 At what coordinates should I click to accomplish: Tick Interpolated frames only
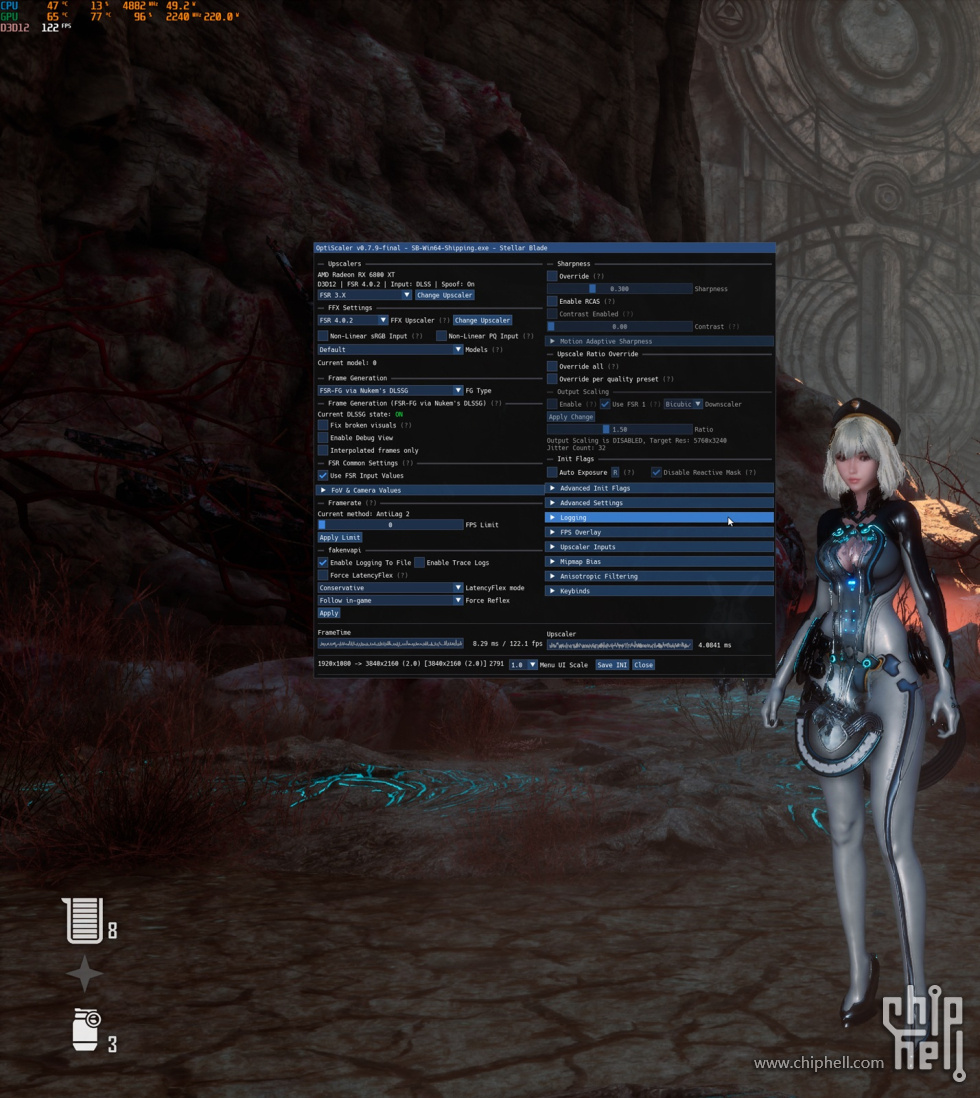click(323, 451)
